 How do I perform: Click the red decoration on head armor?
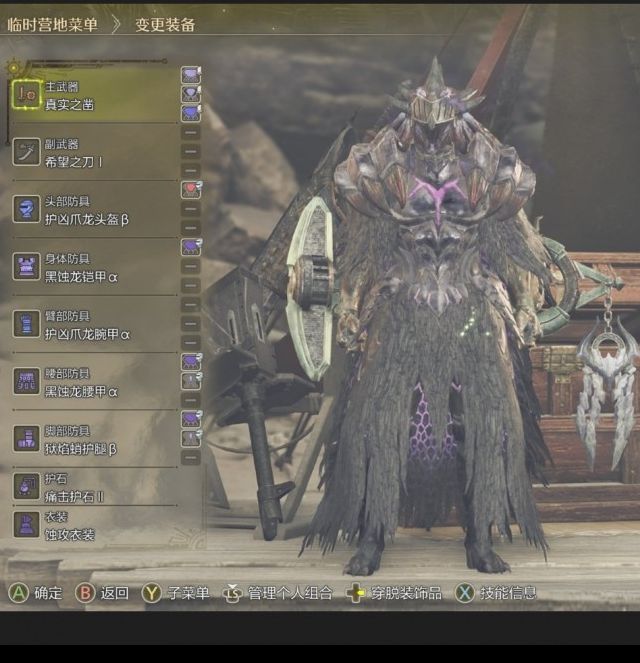[190, 189]
